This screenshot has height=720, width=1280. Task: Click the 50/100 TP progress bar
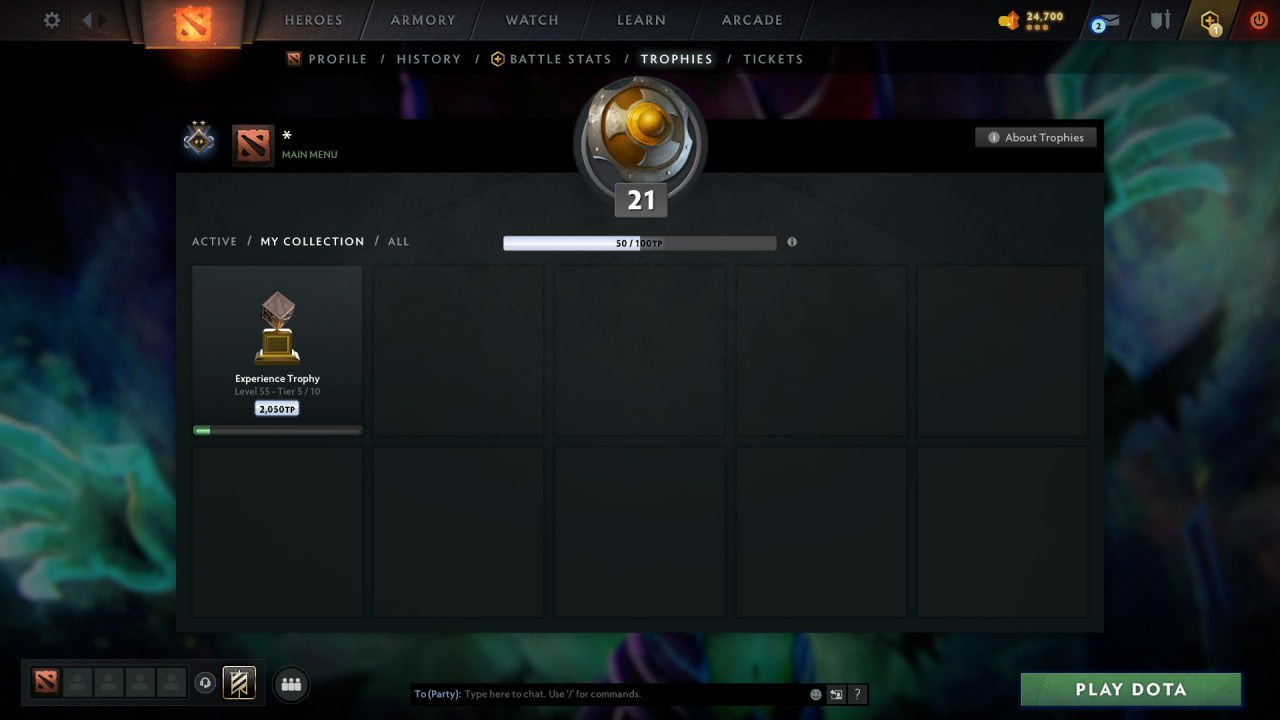coord(640,242)
